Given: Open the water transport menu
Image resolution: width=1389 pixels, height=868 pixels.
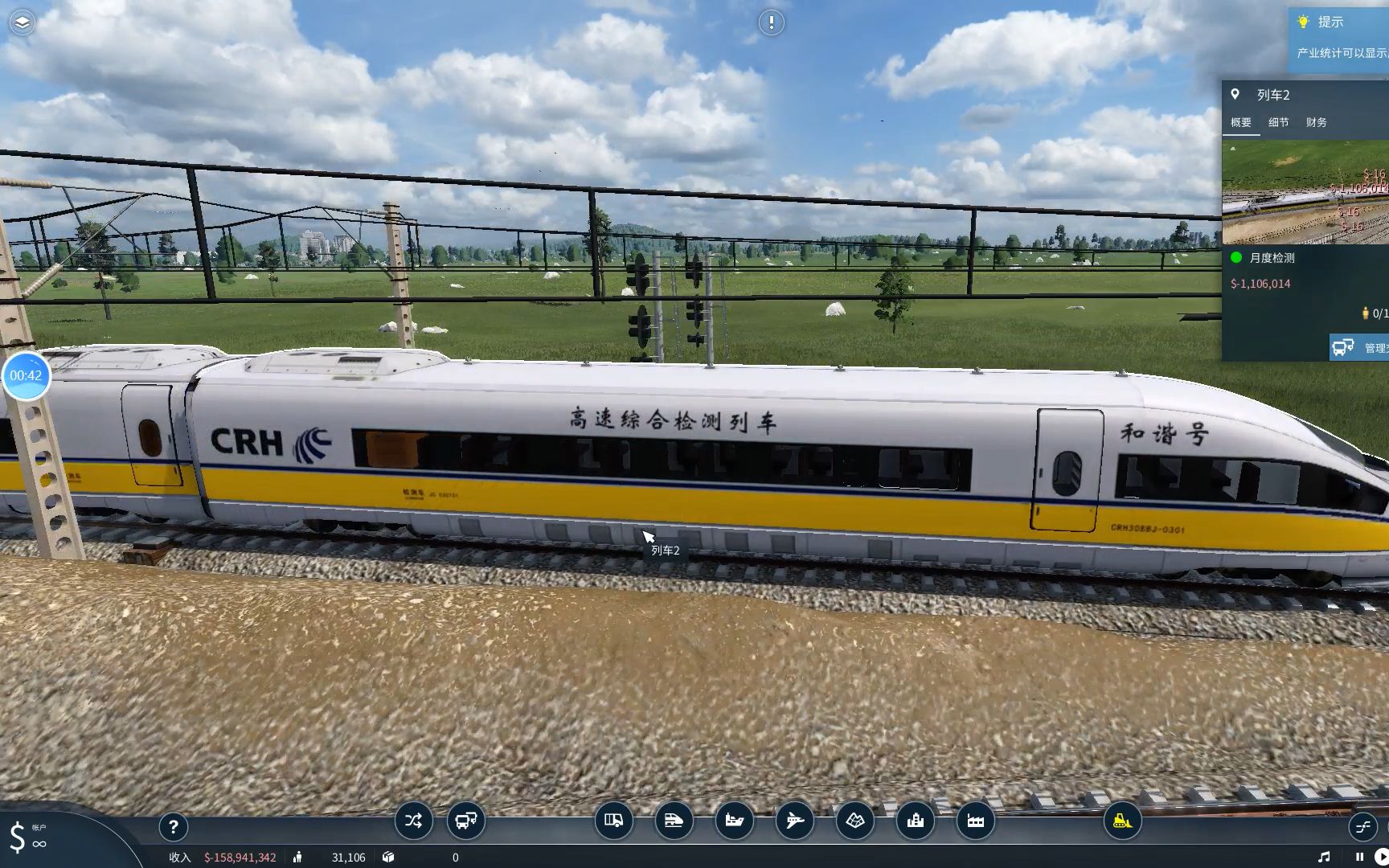Looking at the screenshot, I should (735, 821).
